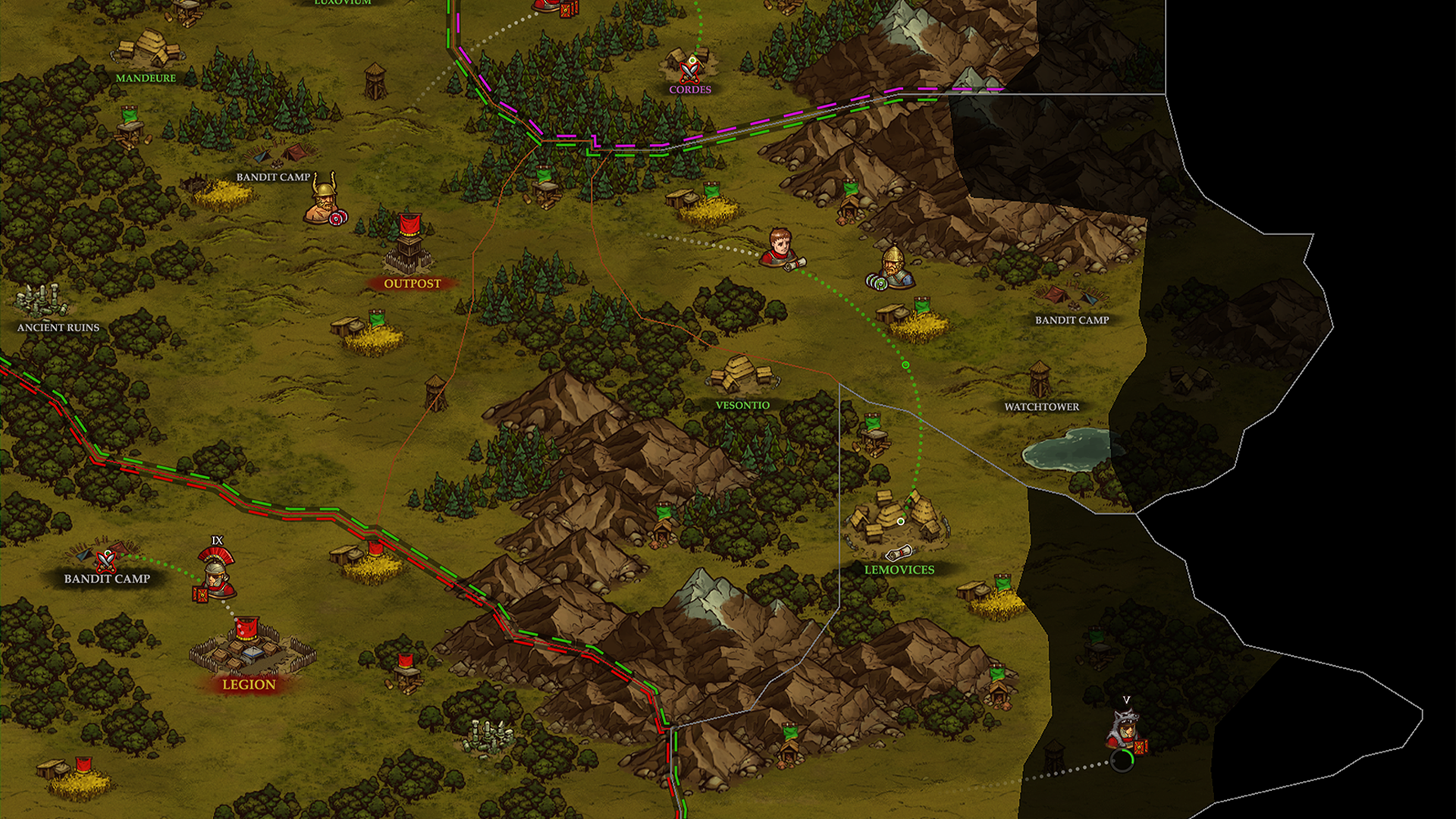The image size is (1456, 819).
Task: Select the labeled Watchtower
Action: click(1039, 378)
